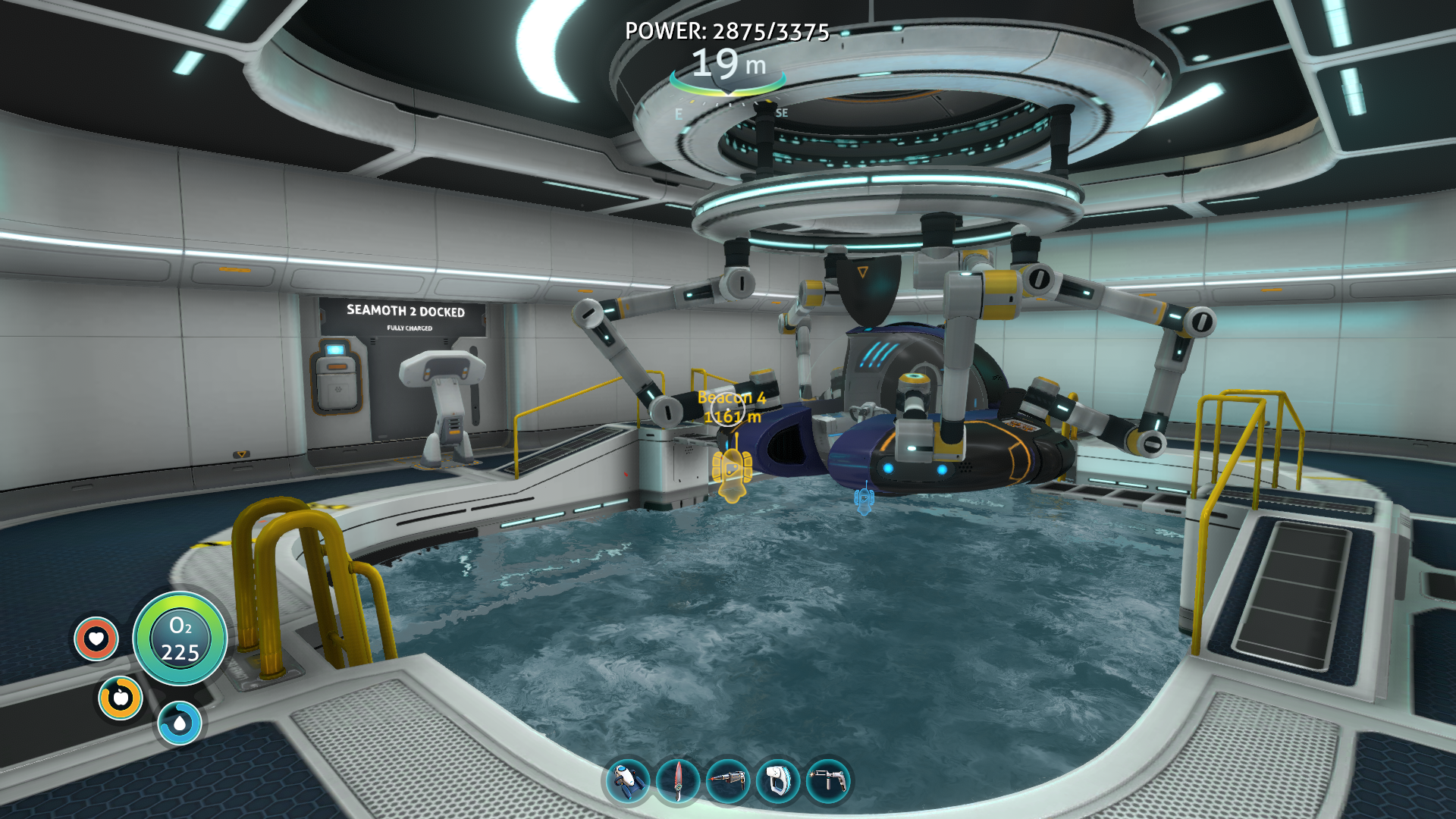Equip the thermoblade knife from the hotbar
The height and width of the screenshot is (819, 1456).
point(678,780)
